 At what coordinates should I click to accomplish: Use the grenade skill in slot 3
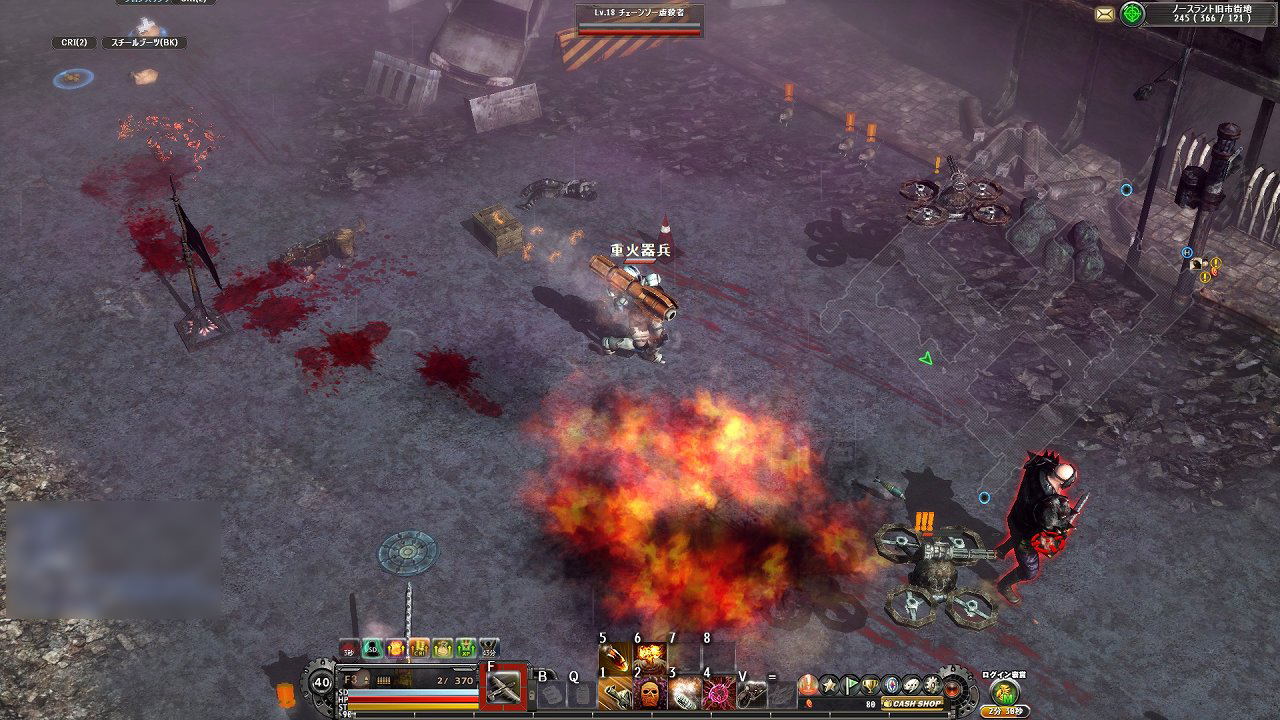[x=685, y=694]
